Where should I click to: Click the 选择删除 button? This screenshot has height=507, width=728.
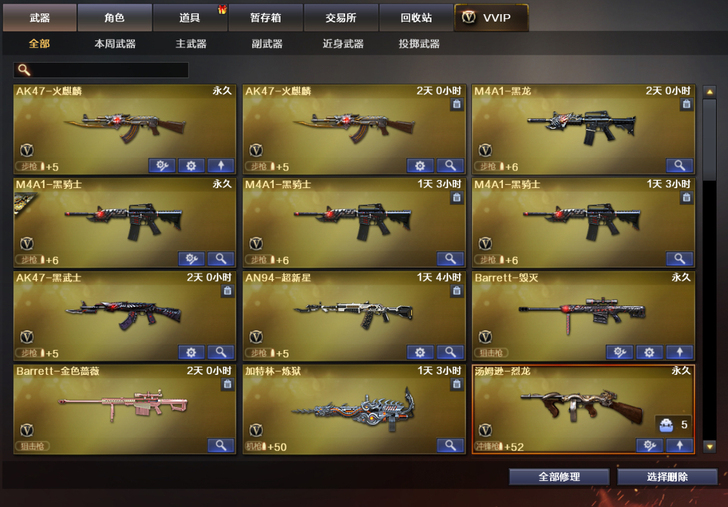point(667,477)
